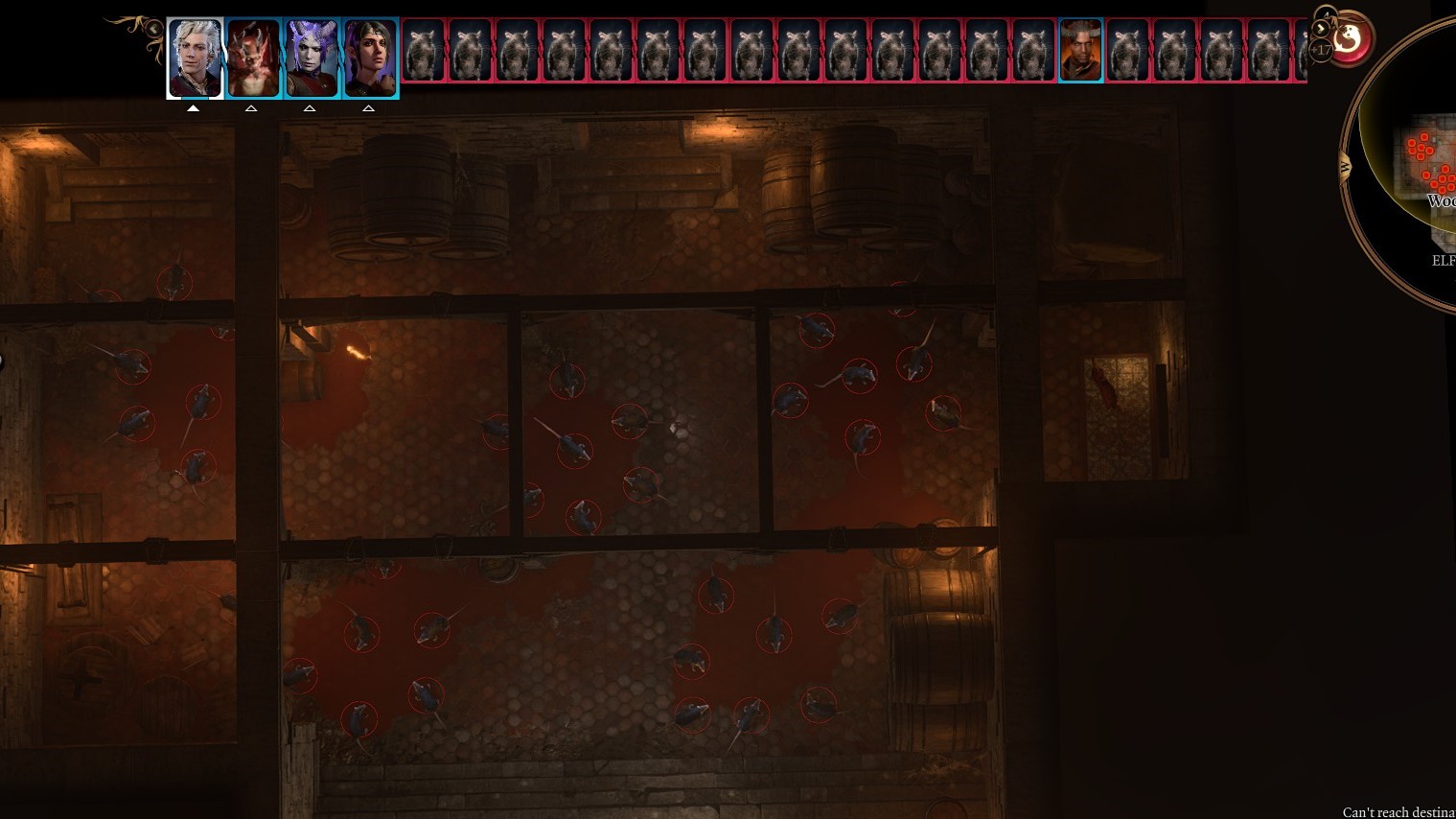This screenshot has height=819, width=1456.
Task: Click the blue-framed ally portrait among the rats
Action: (1080, 49)
